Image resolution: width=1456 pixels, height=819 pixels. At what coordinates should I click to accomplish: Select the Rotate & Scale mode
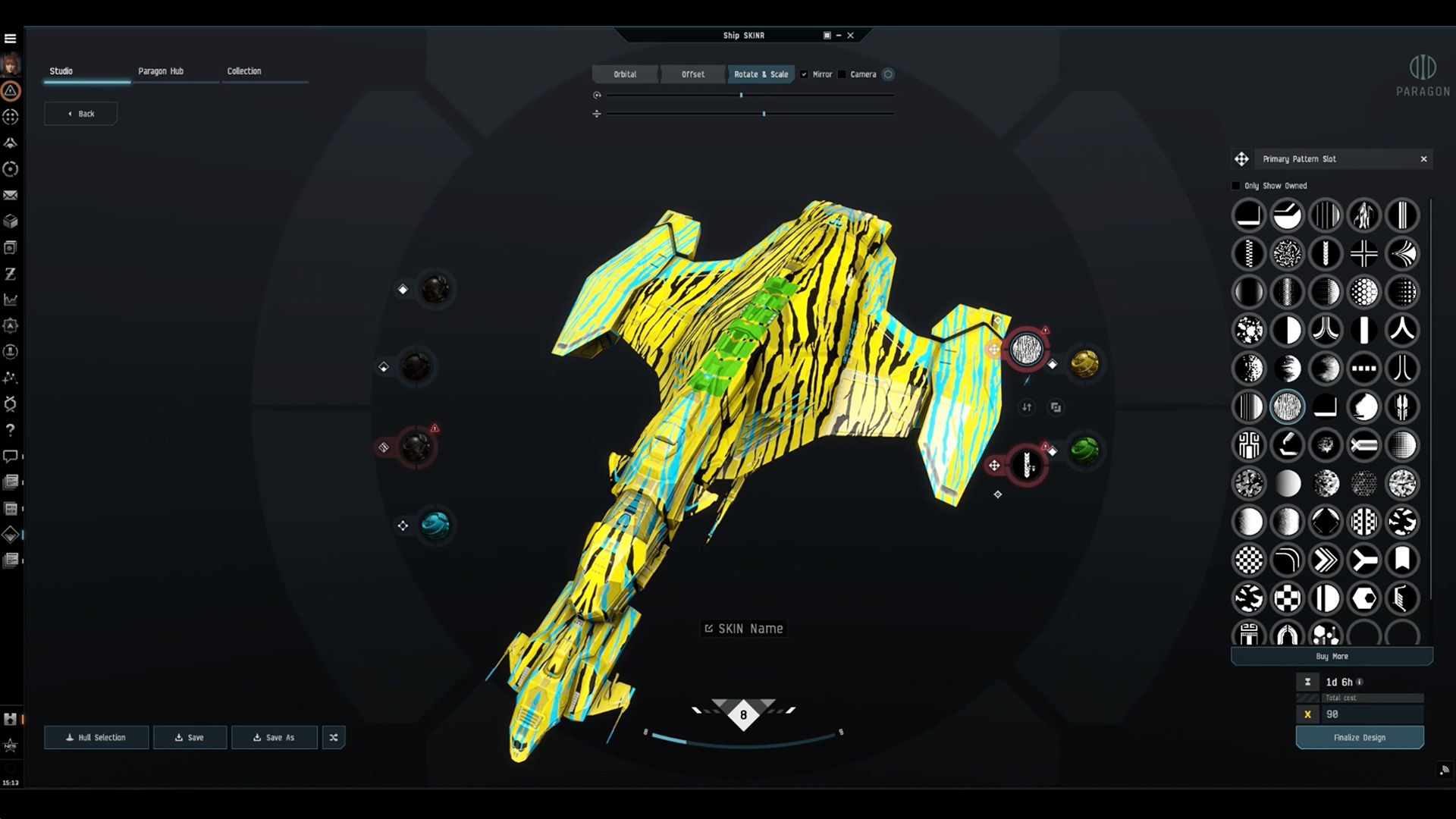point(761,74)
